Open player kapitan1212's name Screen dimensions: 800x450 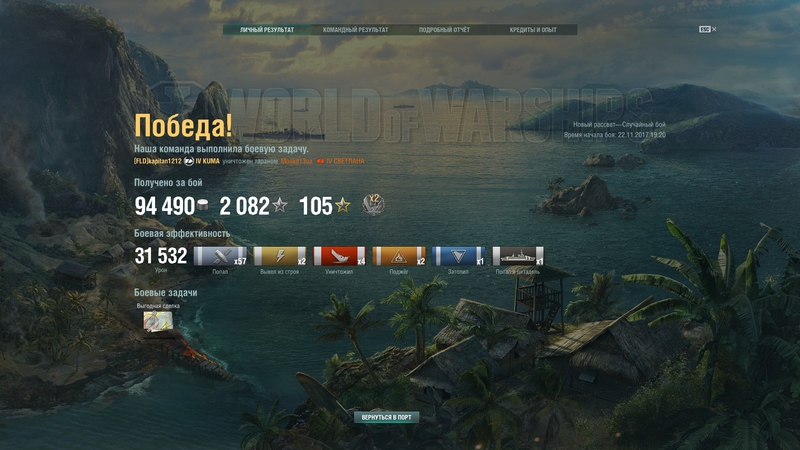157,161
